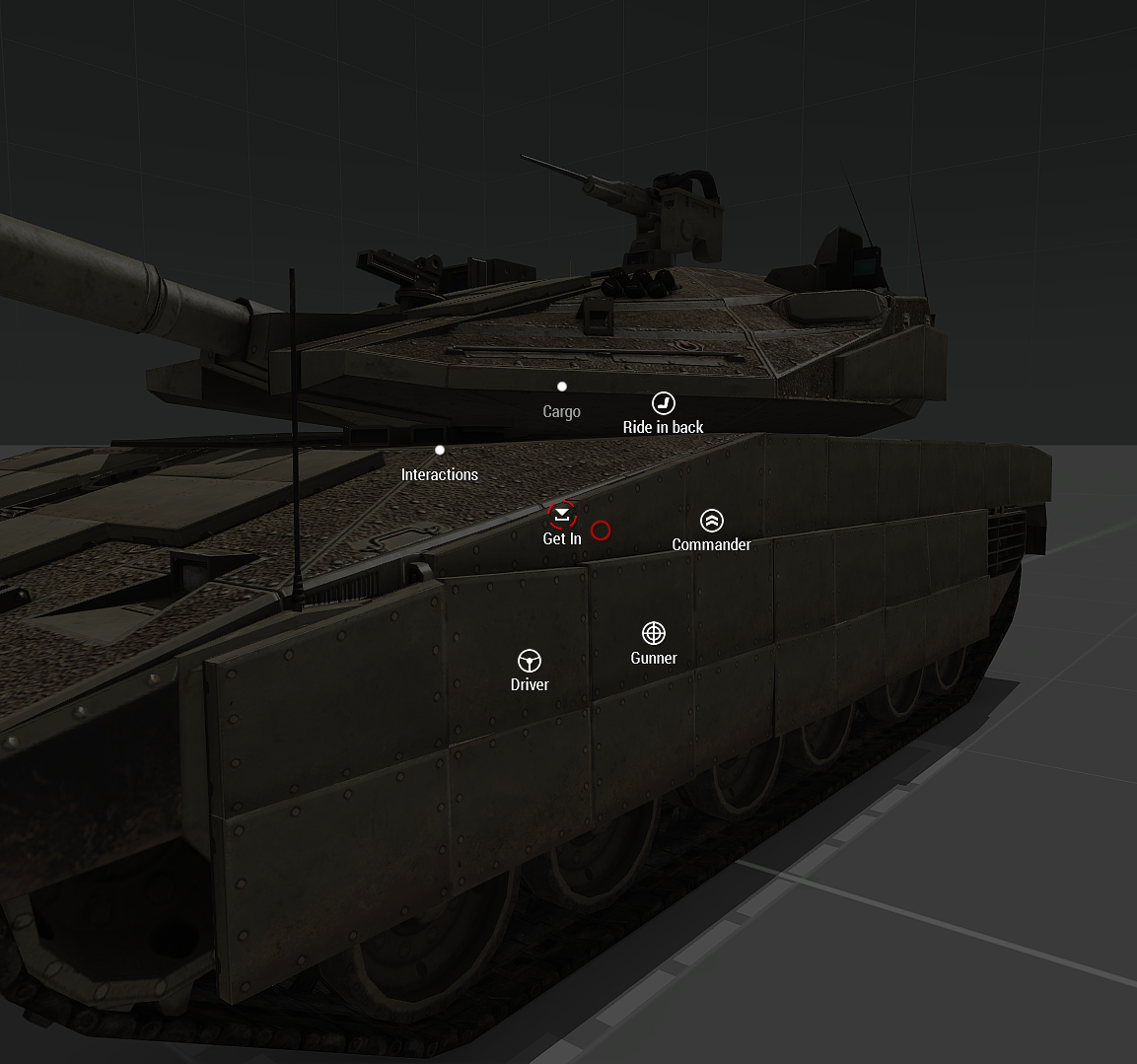The width and height of the screenshot is (1137, 1064).
Task: Open the Cargo interaction node
Action: click(x=562, y=387)
